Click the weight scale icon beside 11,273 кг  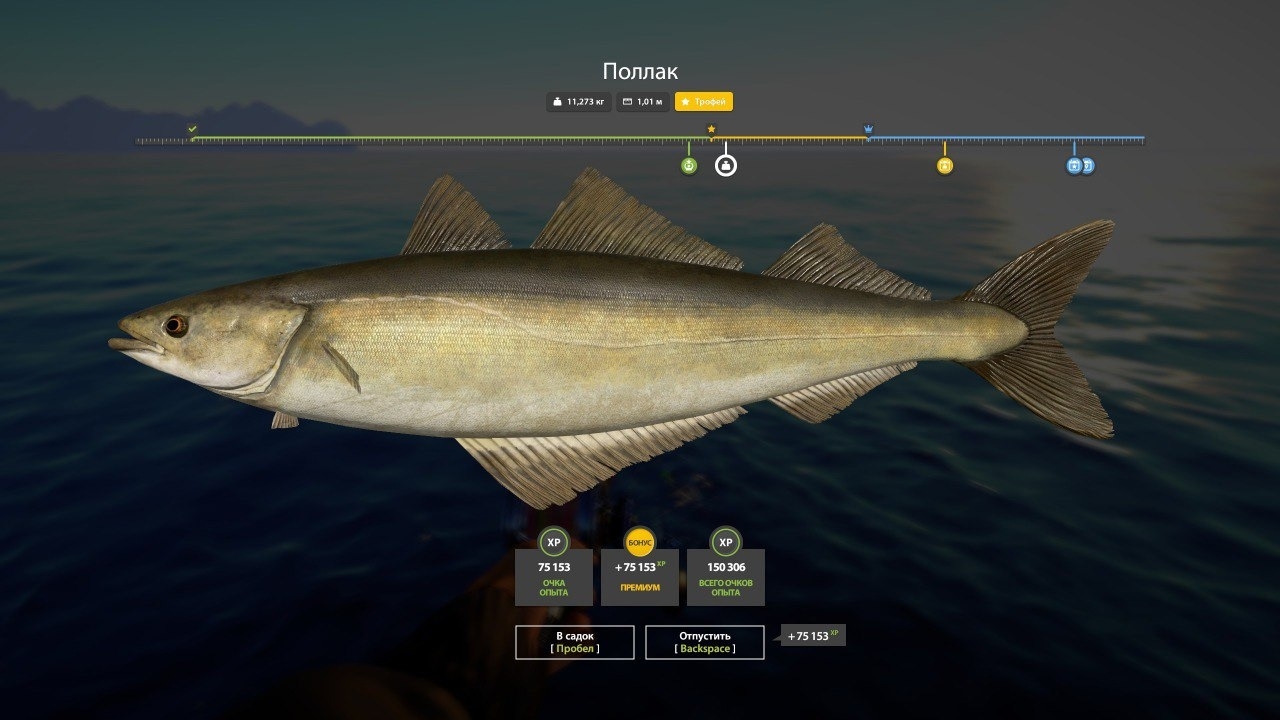[x=558, y=101]
